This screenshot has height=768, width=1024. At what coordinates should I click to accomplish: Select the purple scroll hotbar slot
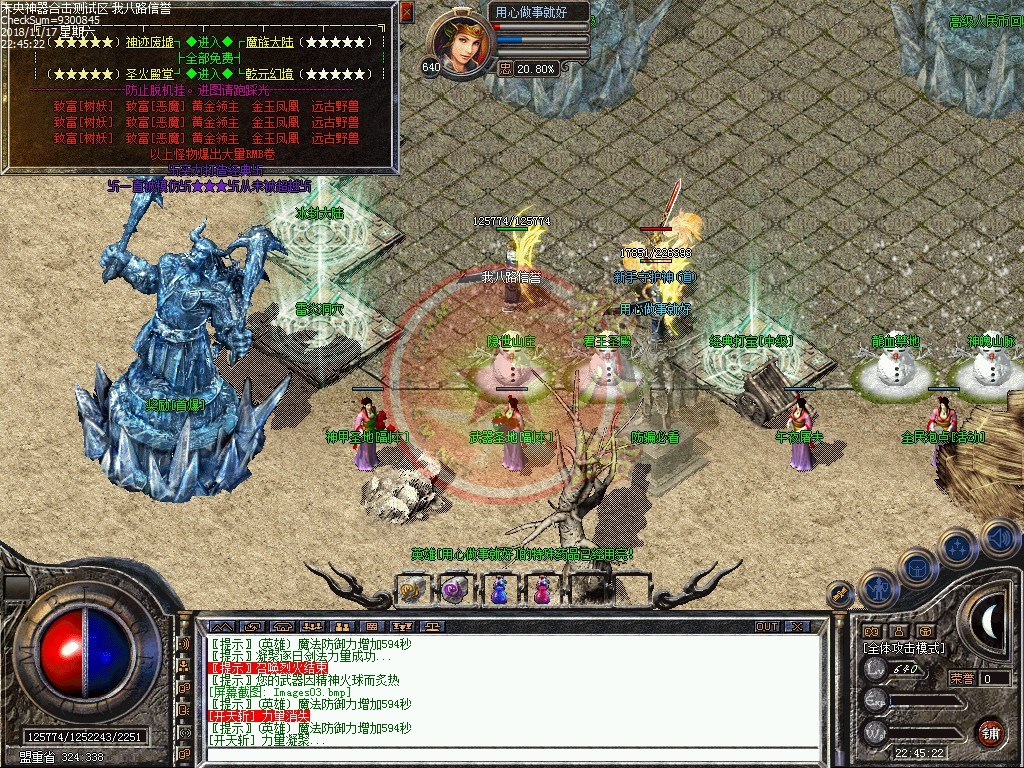[455, 591]
